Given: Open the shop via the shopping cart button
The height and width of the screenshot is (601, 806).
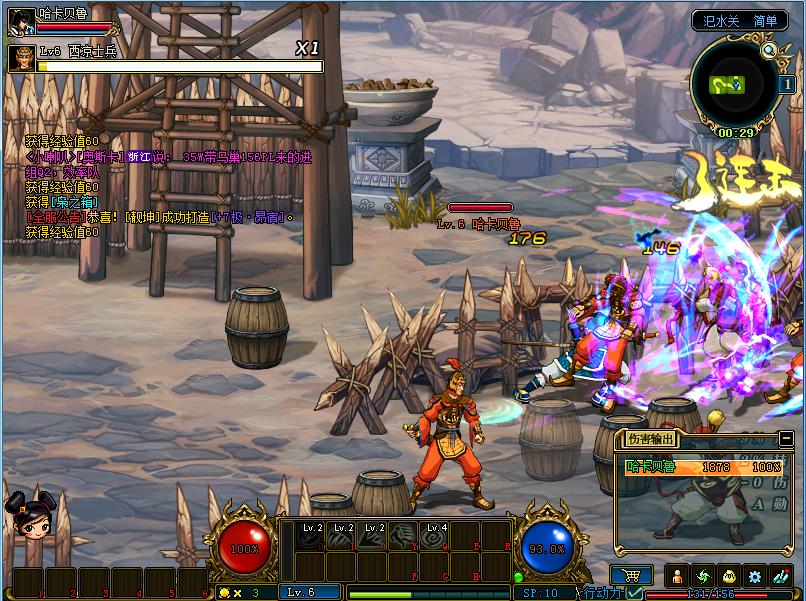Looking at the screenshot, I should click(x=631, y=576).
